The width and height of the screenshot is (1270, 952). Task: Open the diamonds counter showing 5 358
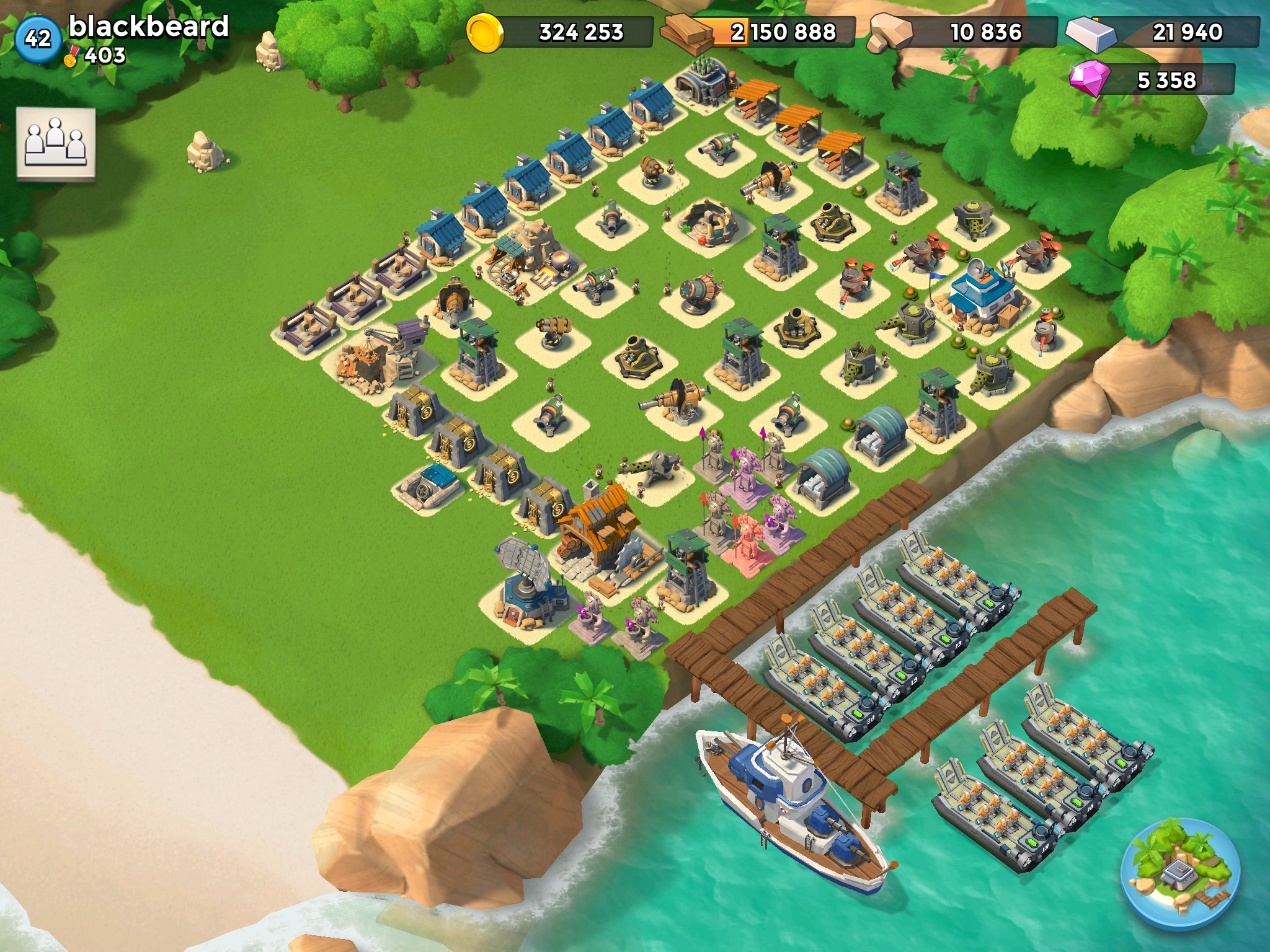coord(1153,80)
